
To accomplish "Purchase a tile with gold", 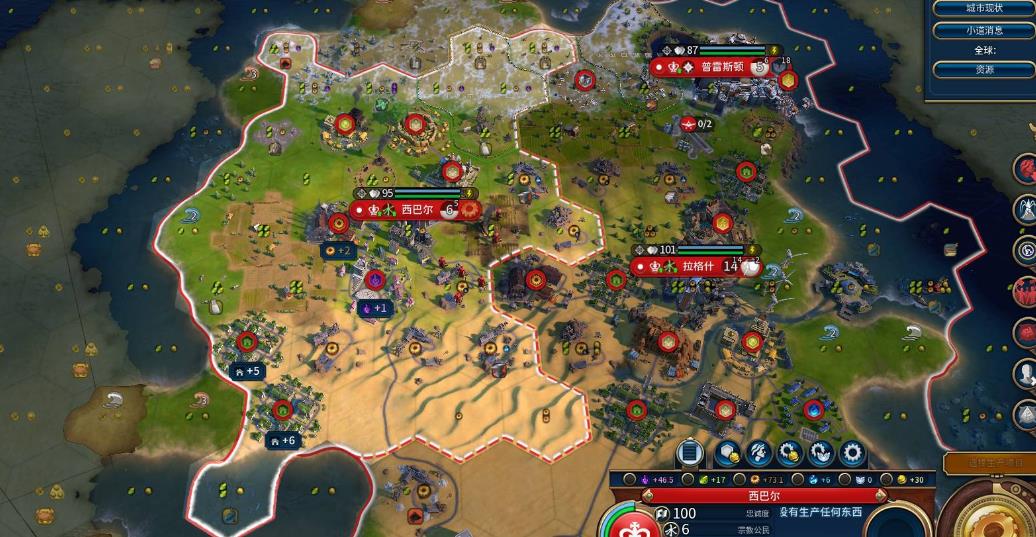I will click(x=727, y=453).
